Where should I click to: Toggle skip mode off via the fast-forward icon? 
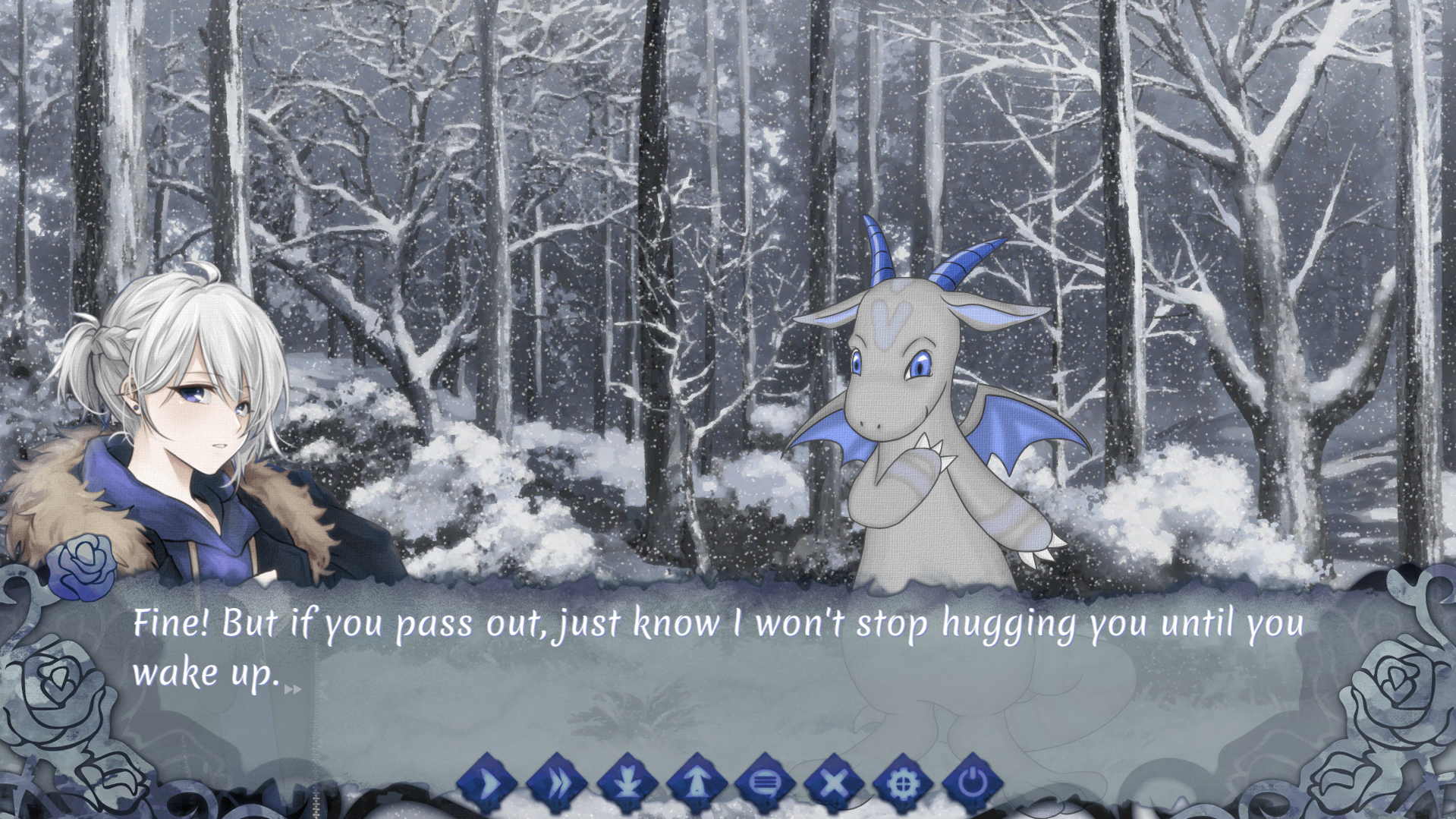[558, 783]
